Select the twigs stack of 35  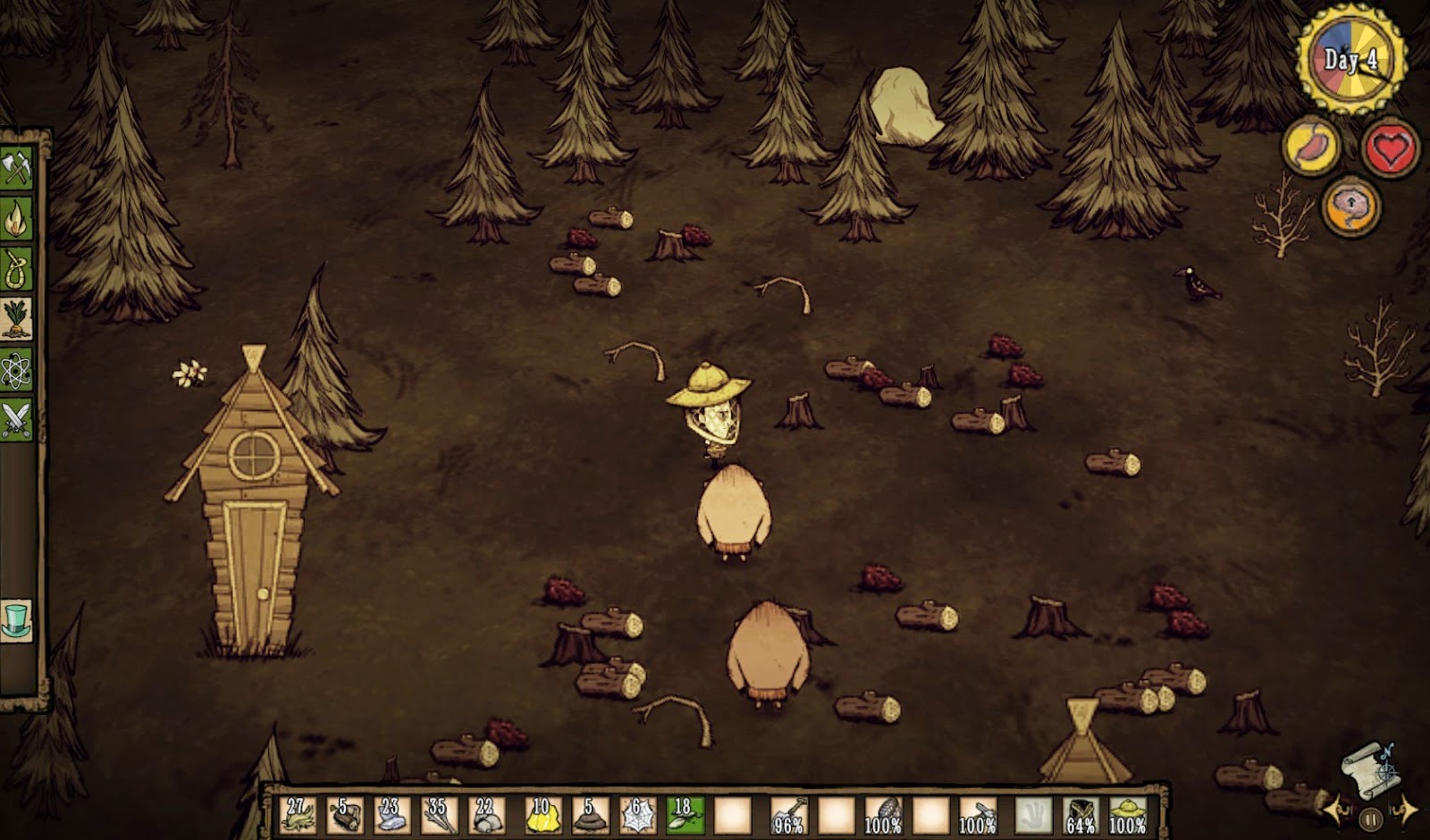click(x=437, y=815)
